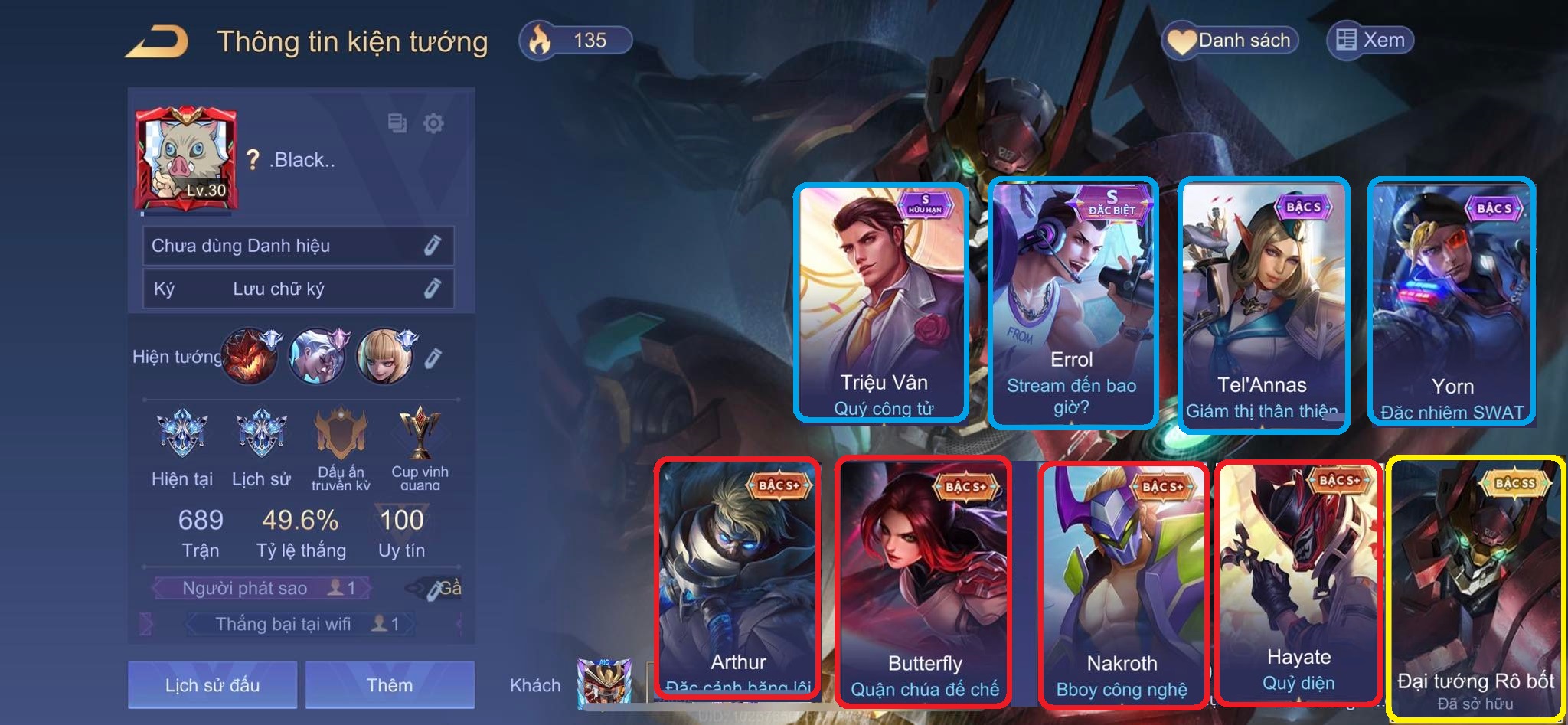This screenshot has width=1568, height=725.
Task: Open the Danh sách heart button
Action: (x=1230, y=41)
